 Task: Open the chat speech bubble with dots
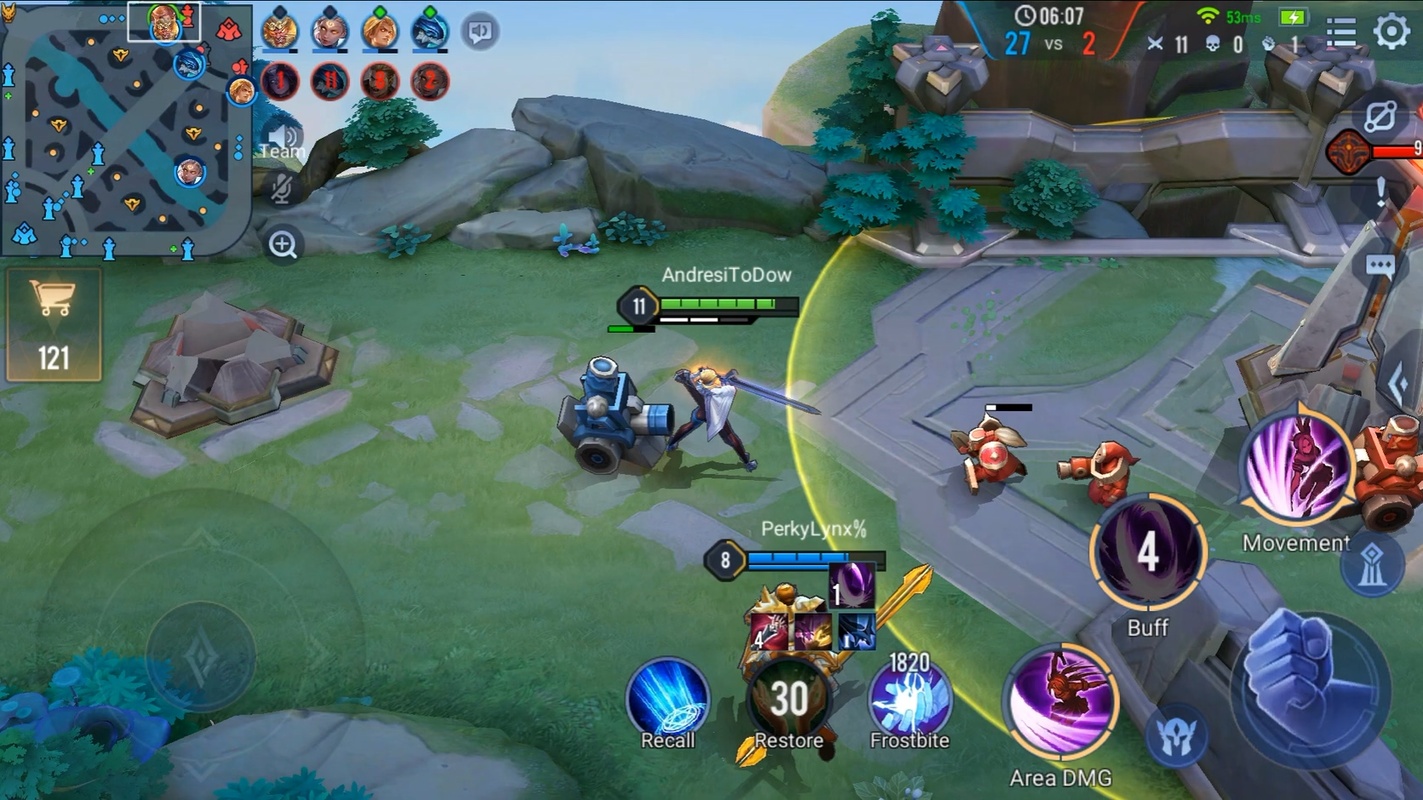pyautogui.click(x=1380, y=266)
